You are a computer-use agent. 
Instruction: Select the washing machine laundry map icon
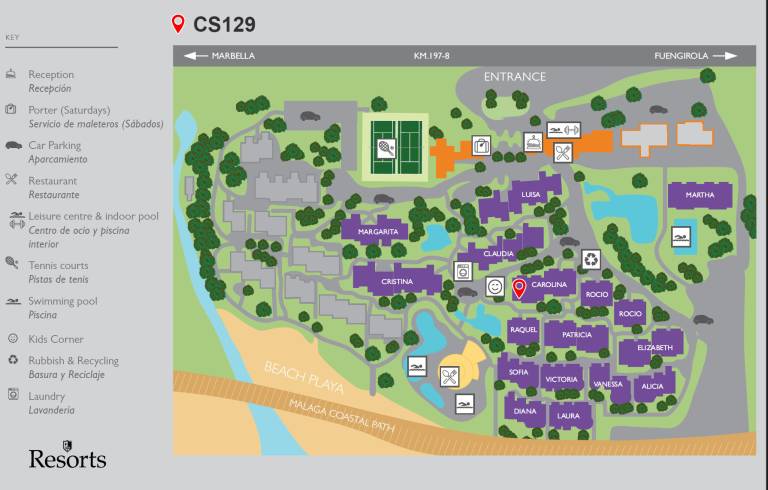tap(462, 271)
